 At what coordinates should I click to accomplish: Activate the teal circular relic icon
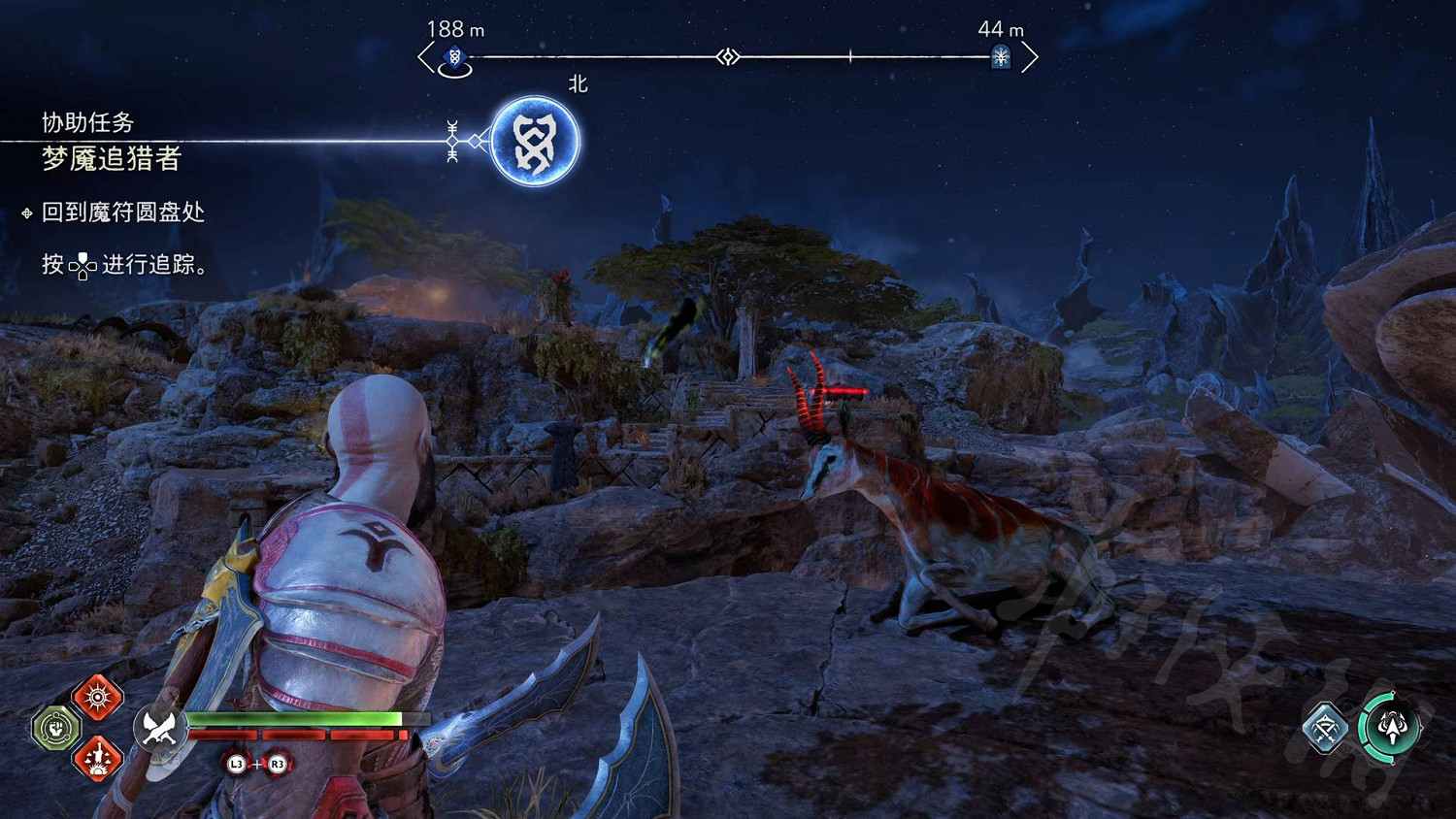point(1391,727)
